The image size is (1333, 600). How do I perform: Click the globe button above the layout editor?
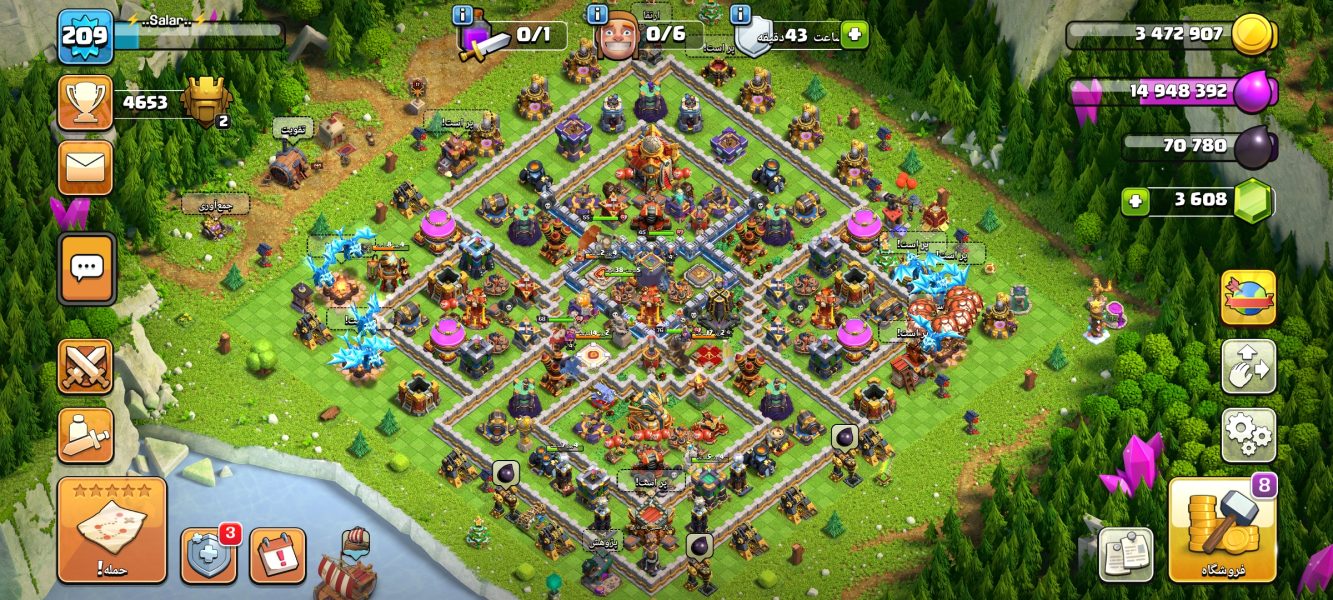tap(1248, 297)
